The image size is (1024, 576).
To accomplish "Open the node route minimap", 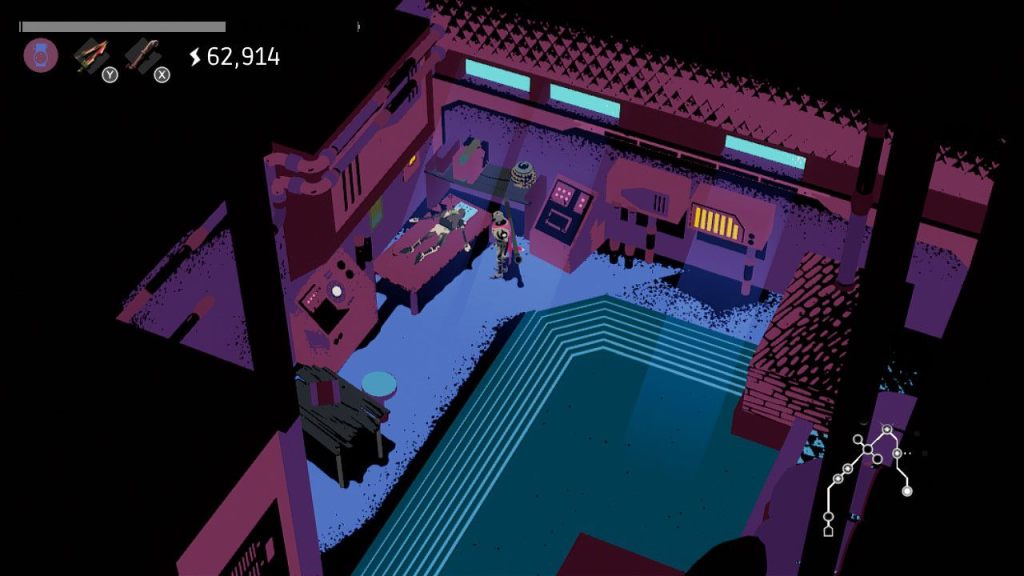I will pyautogui.click(x=866, y=477).
